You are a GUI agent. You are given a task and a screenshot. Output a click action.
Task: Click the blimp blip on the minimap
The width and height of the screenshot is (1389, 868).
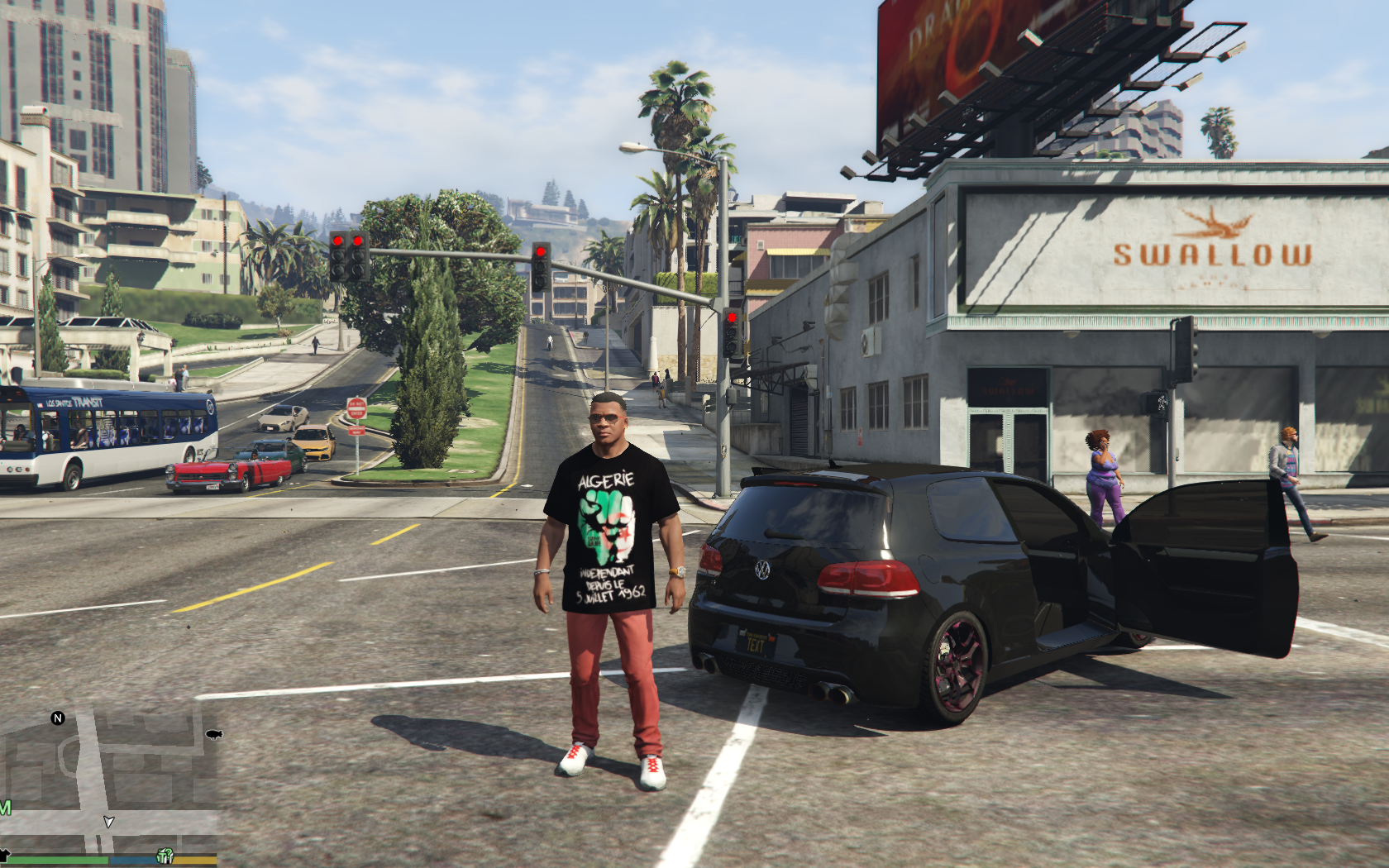pos(213,734)
